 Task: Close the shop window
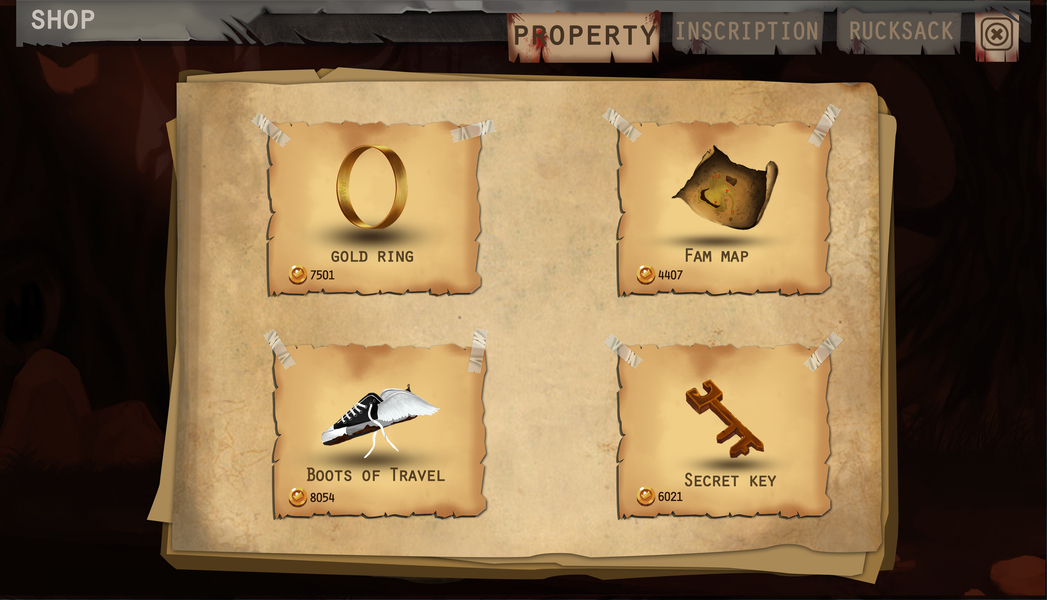click(x=996, y=35)
